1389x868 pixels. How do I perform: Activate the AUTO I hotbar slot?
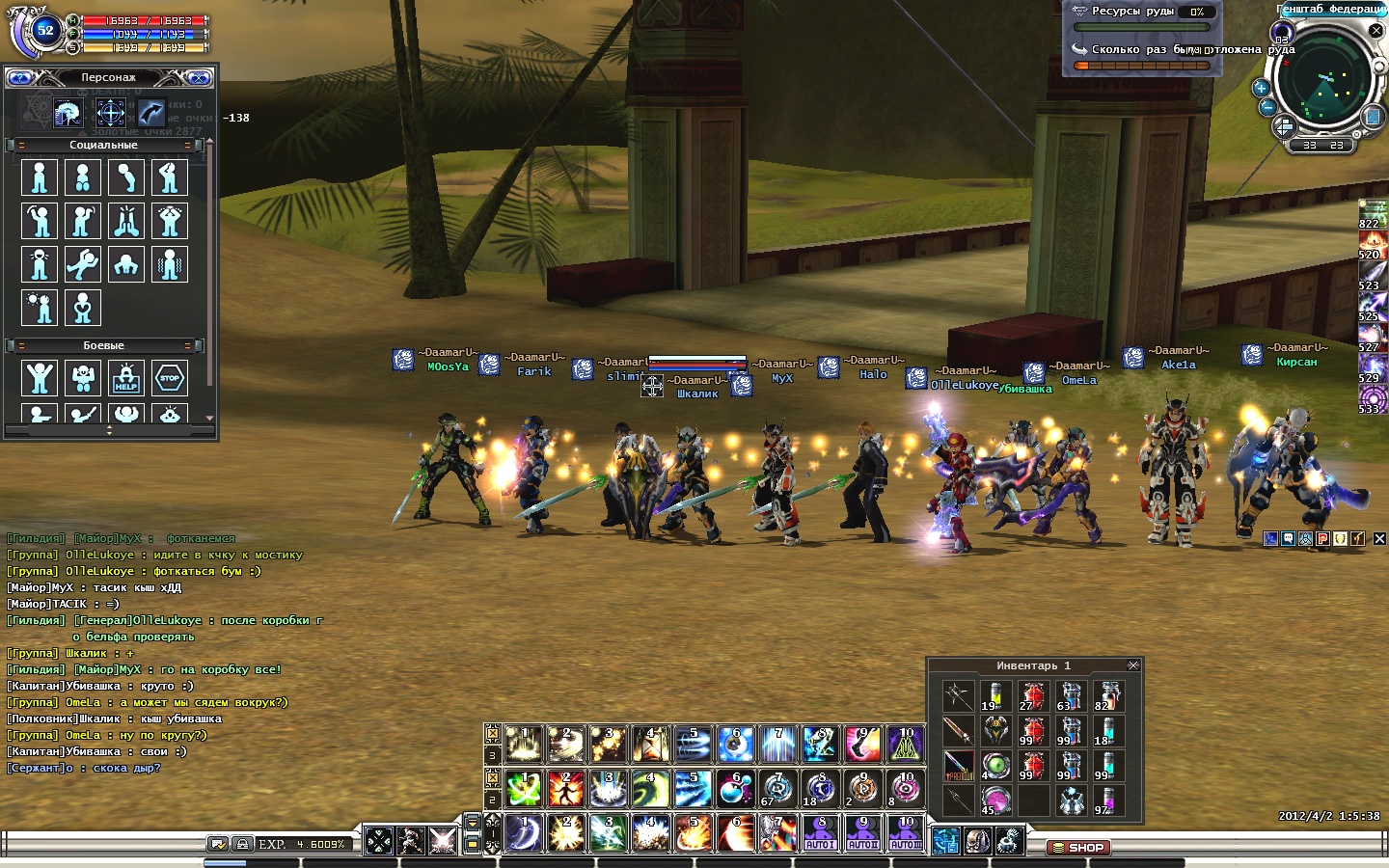click(x=820, y=833)
